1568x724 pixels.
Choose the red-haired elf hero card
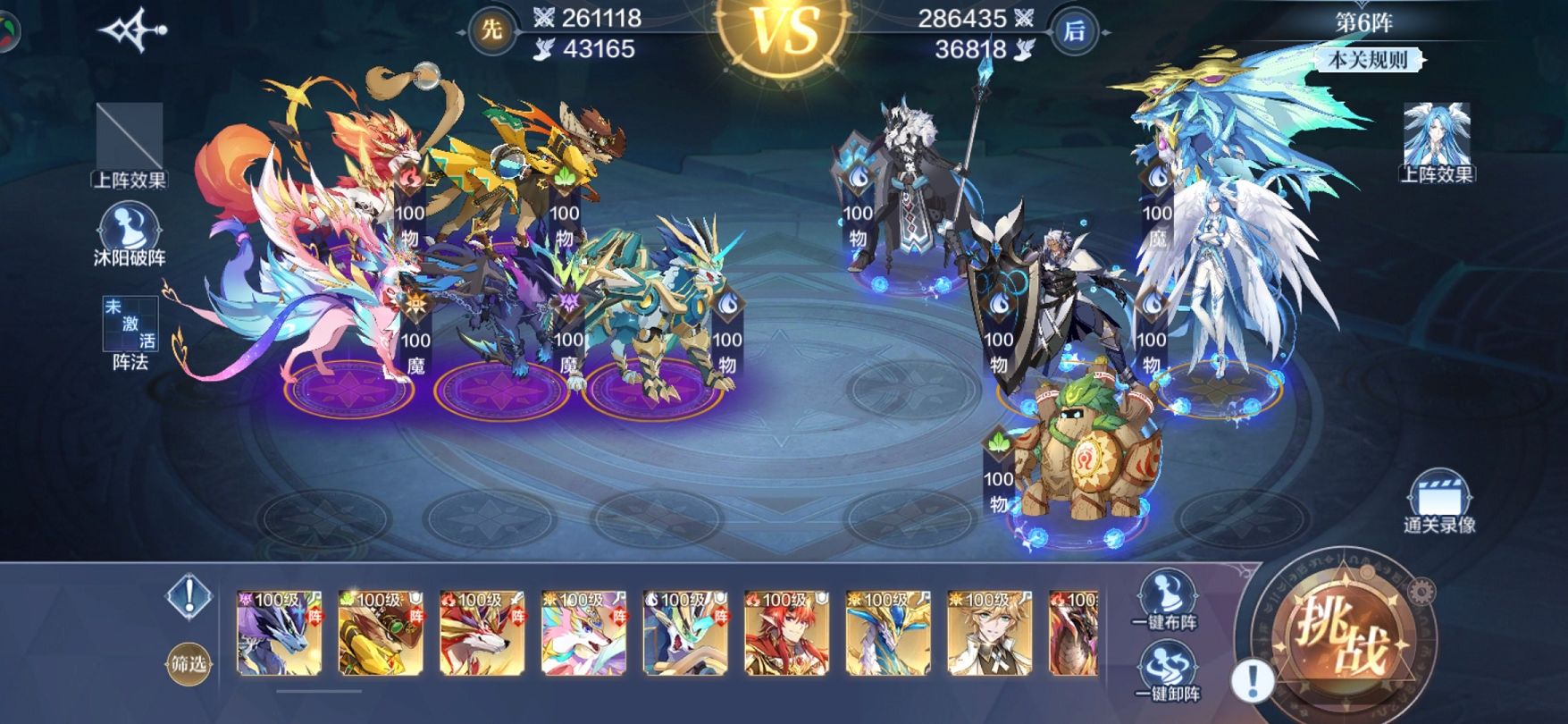click(x=787, y=633)
